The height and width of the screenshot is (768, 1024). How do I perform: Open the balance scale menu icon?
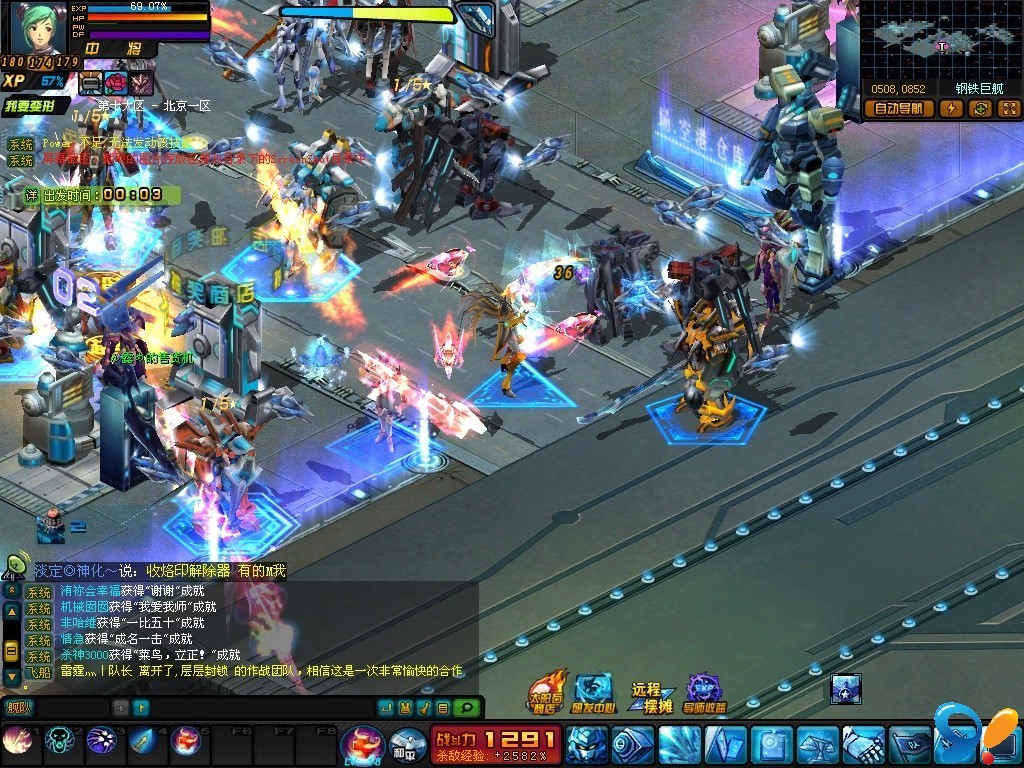[817, 744]
